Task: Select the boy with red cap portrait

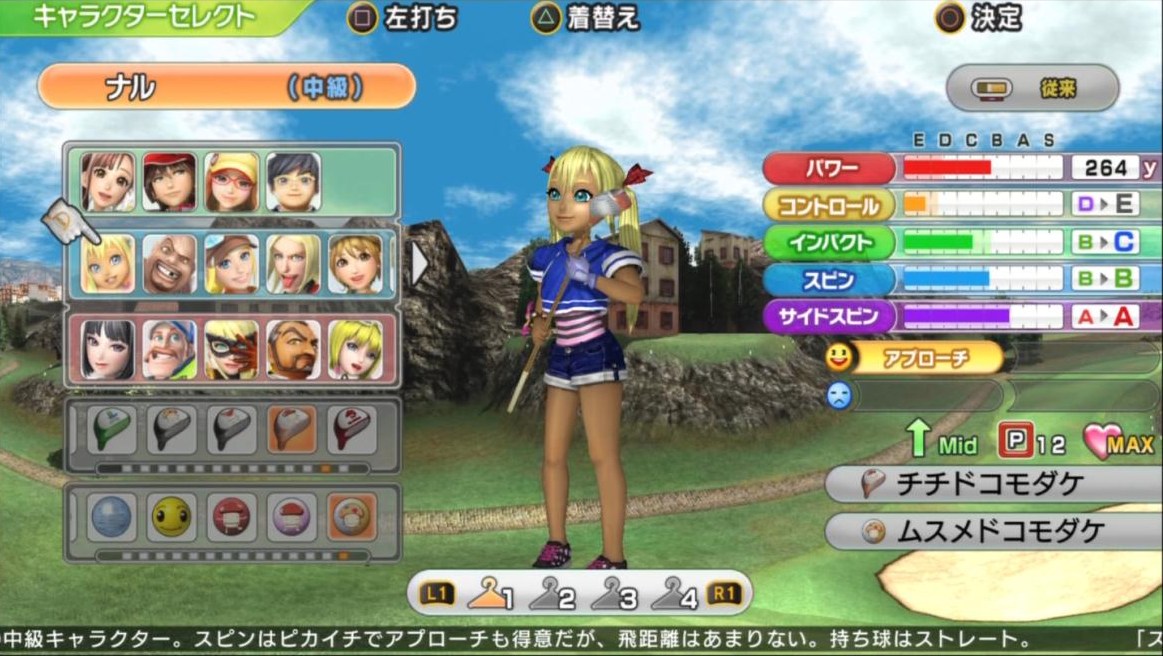Action: [x=169, y=181]
